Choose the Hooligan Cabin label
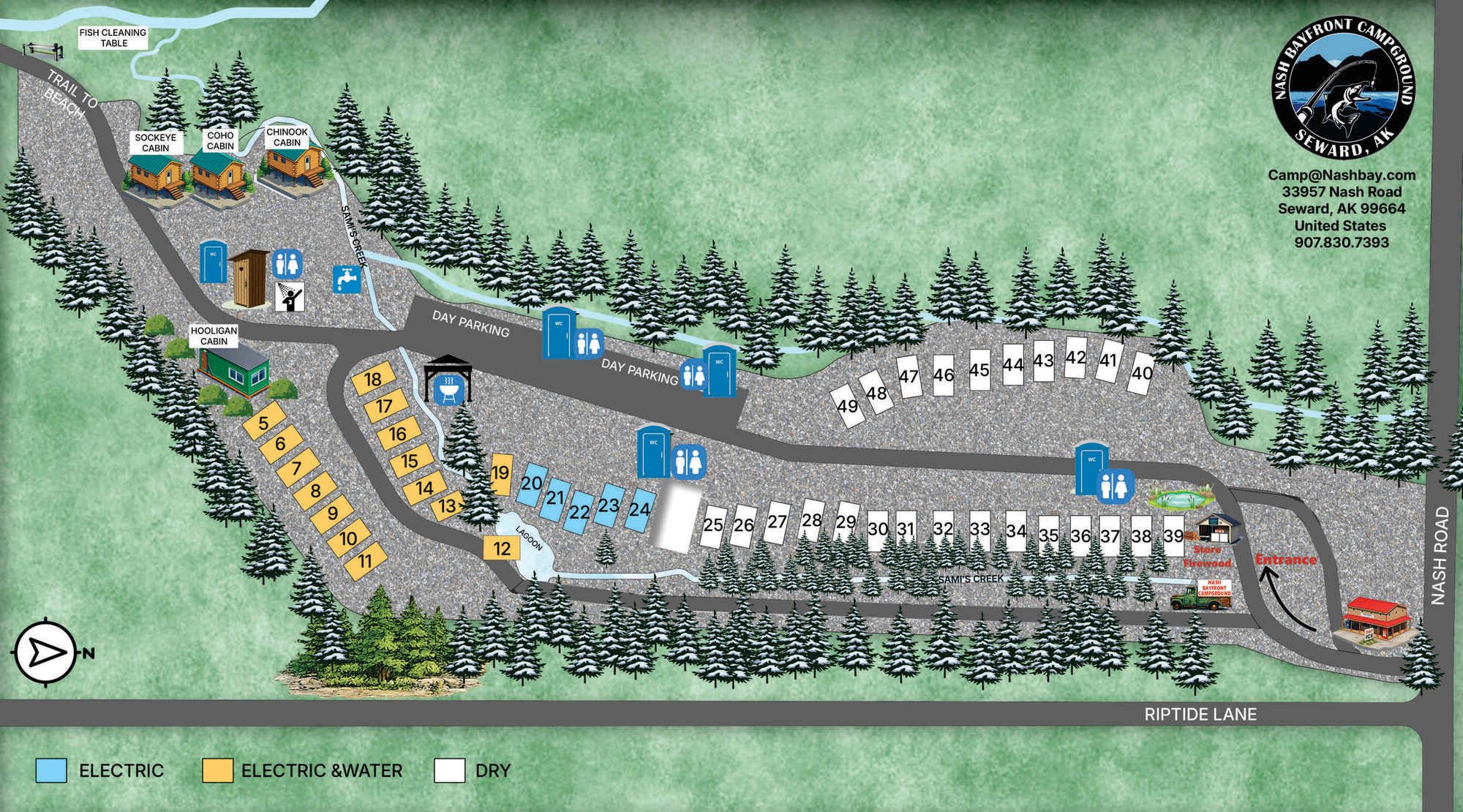Image resolution: width=1463 pixels, height=812 pixels. 214,336
